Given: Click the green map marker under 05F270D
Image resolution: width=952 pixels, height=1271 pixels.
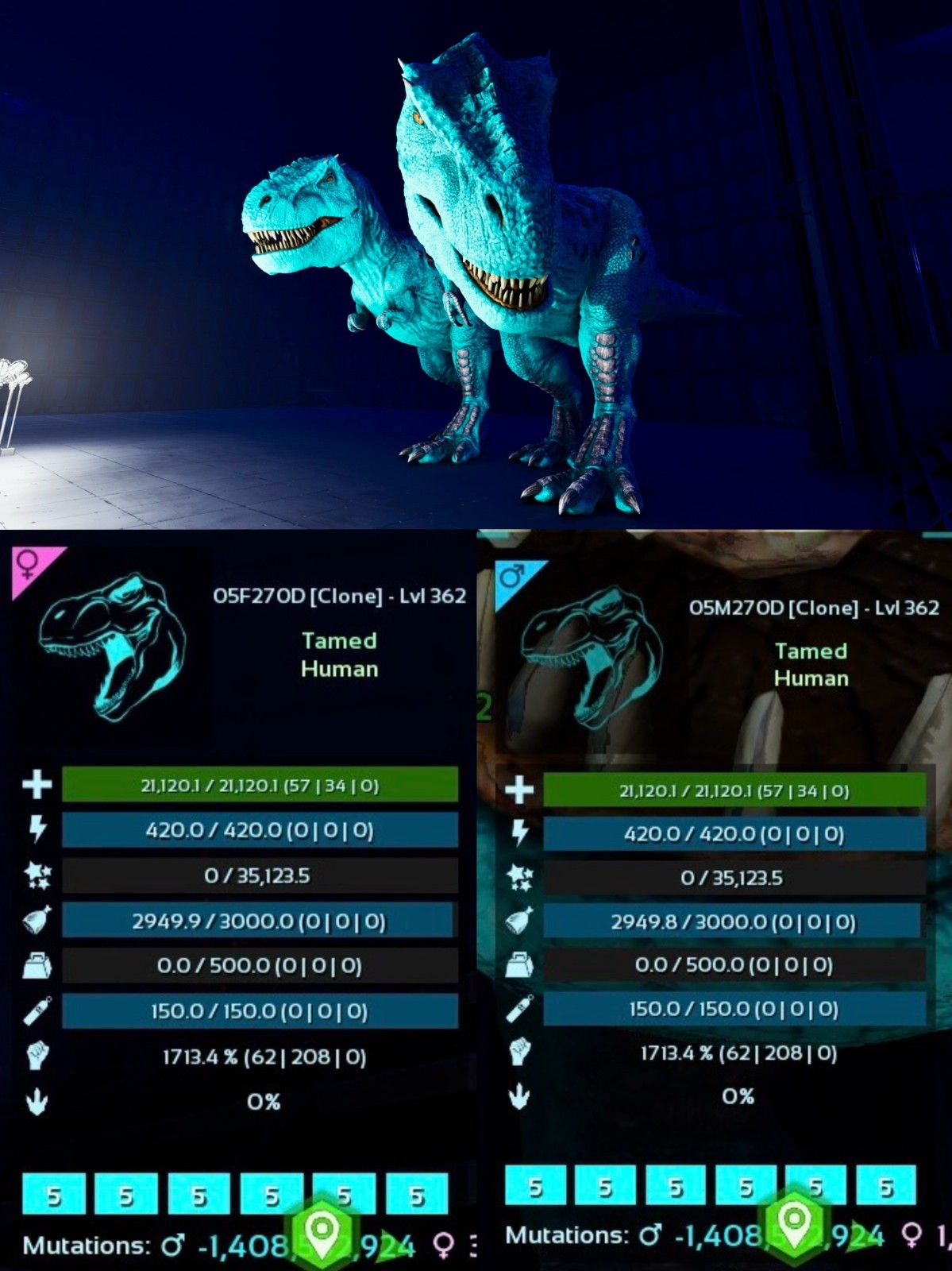Looking at the screenshot, I should 322,1230.
